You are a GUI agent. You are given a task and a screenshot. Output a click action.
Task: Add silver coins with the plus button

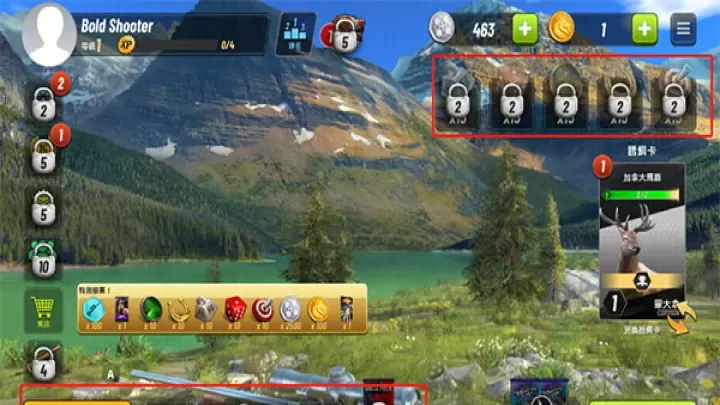point(525,29)
